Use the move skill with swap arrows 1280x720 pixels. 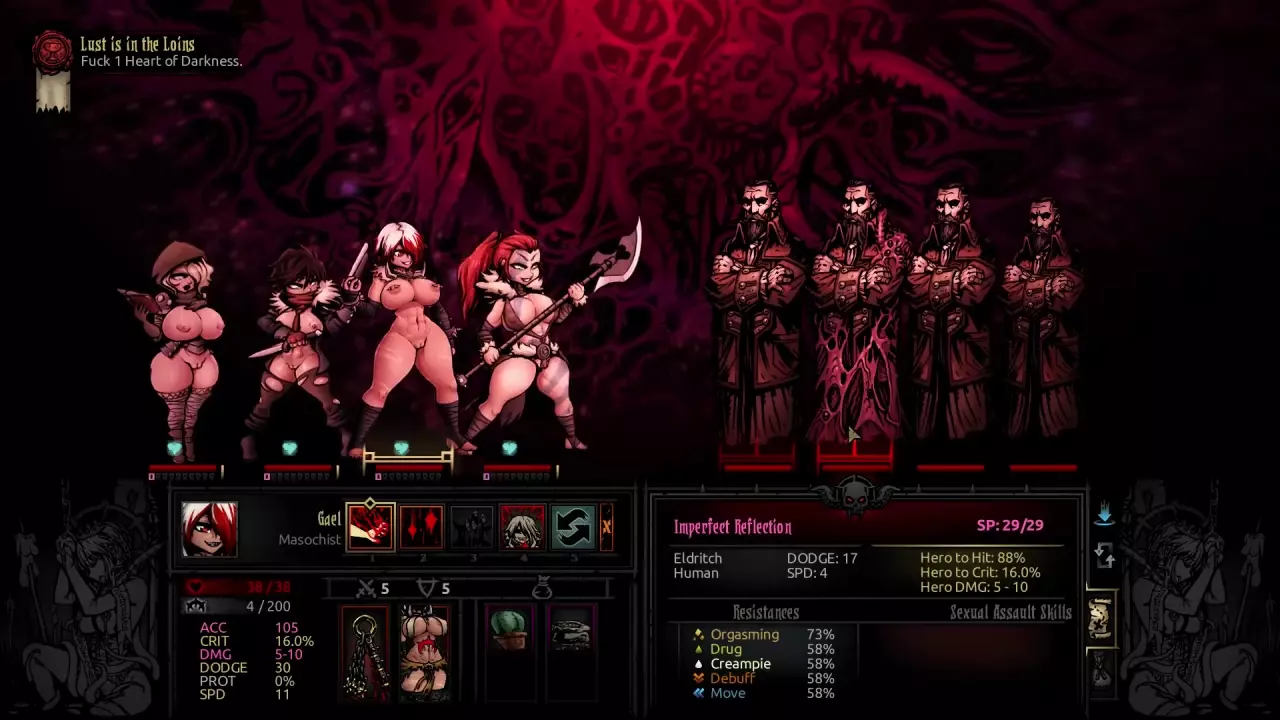pos(573,527)
